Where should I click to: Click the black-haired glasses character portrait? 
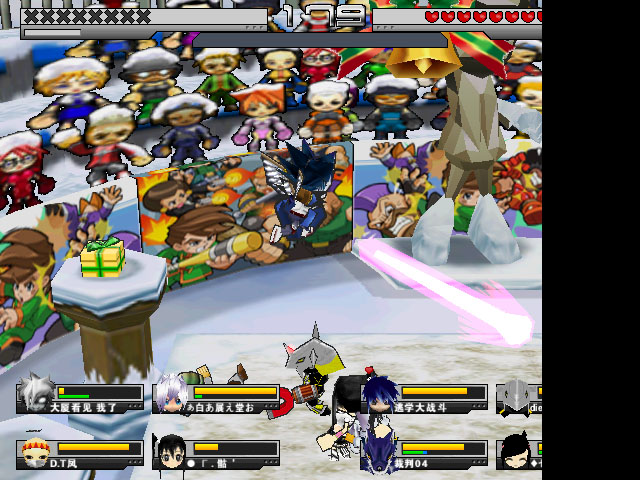tap(170, 452)
